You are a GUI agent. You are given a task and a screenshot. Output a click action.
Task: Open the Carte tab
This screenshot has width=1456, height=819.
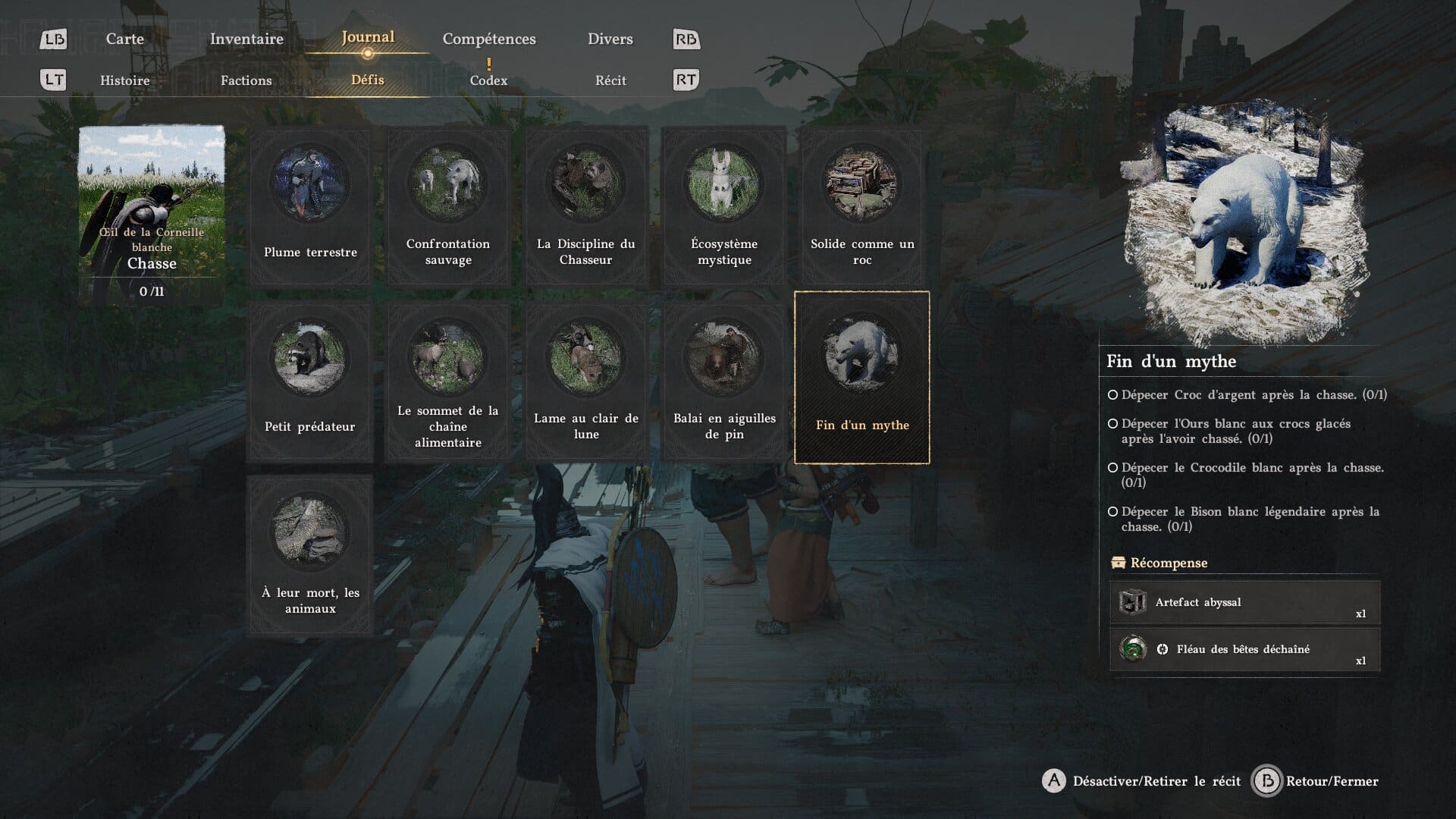click(x=125, y=39)
